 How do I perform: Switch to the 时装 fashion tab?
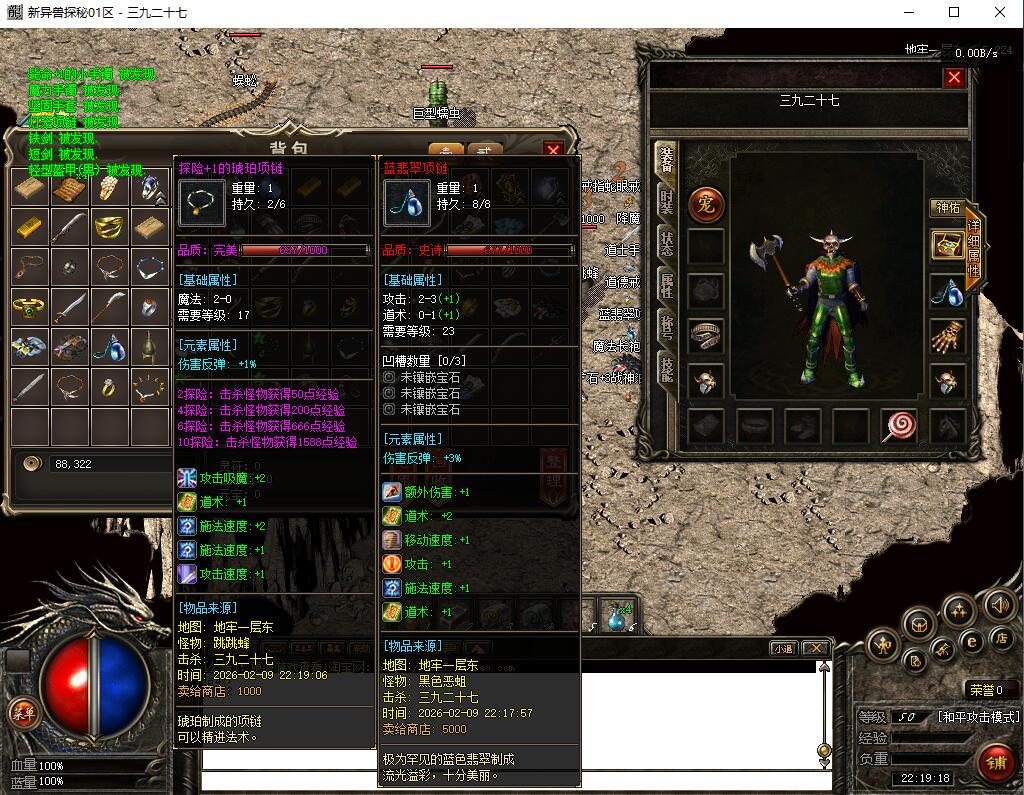click(666, 201)
